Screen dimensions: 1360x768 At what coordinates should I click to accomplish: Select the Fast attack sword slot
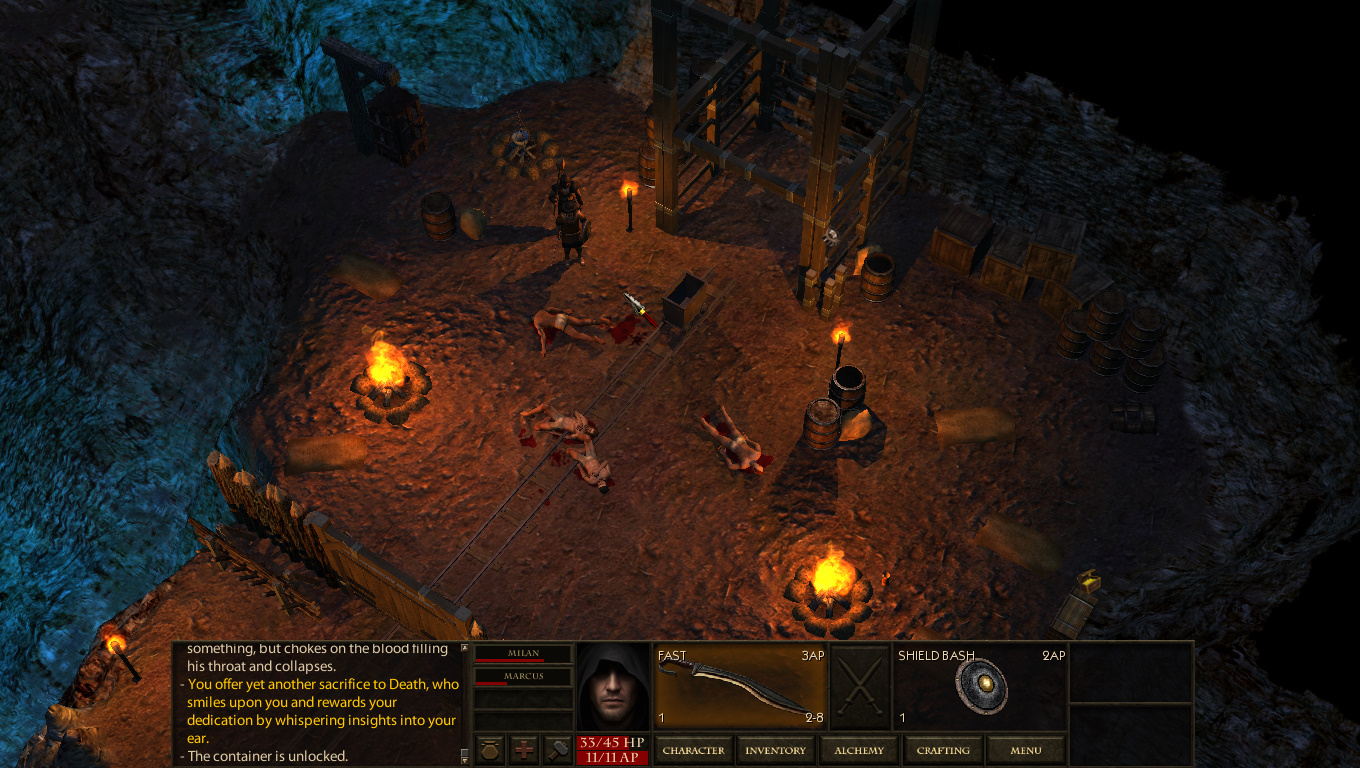click(741, 687)
